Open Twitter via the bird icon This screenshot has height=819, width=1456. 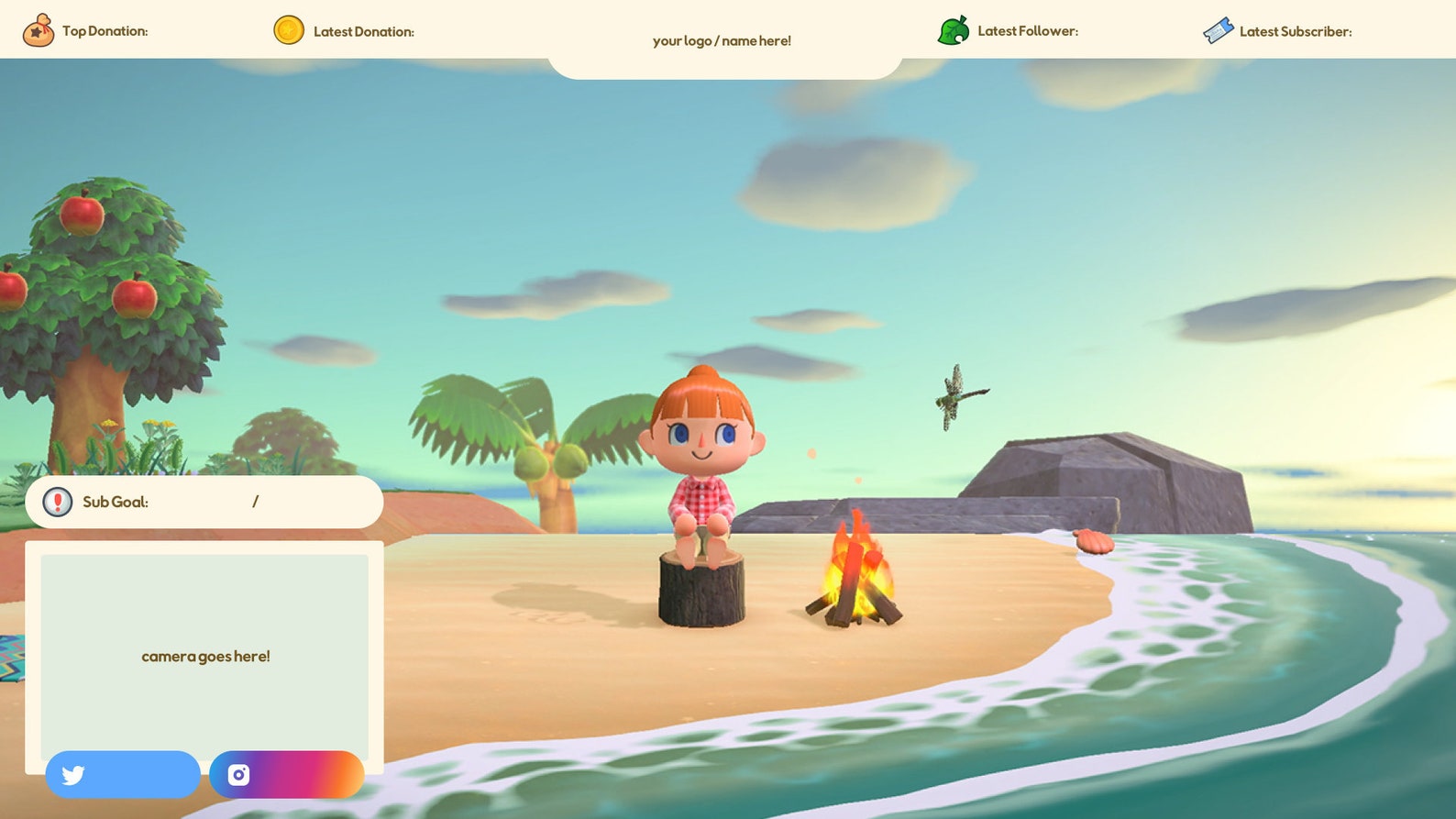point(72,775)
